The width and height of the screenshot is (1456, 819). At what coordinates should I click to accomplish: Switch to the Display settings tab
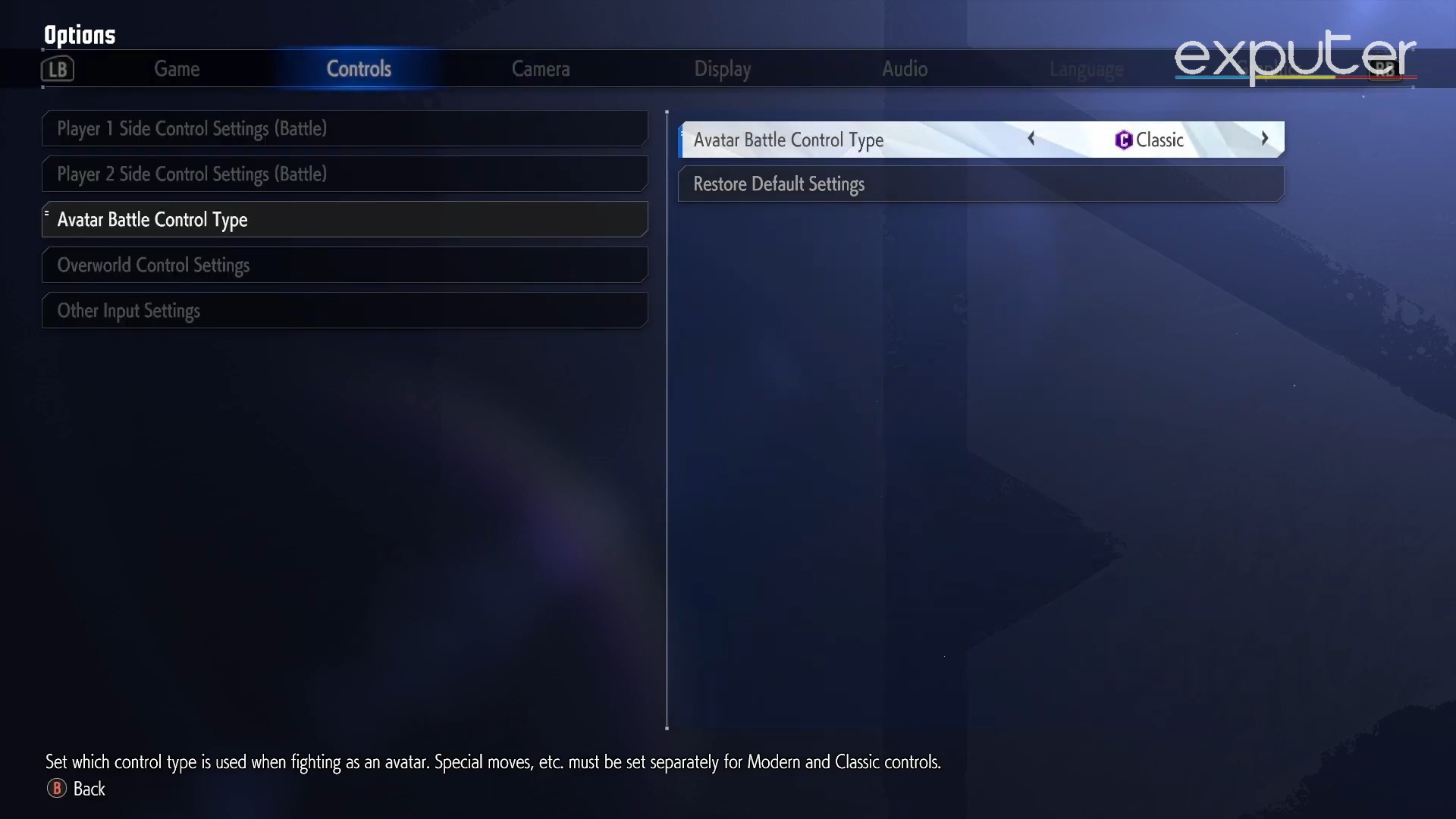pyautogui.click(x=722, y=68)
